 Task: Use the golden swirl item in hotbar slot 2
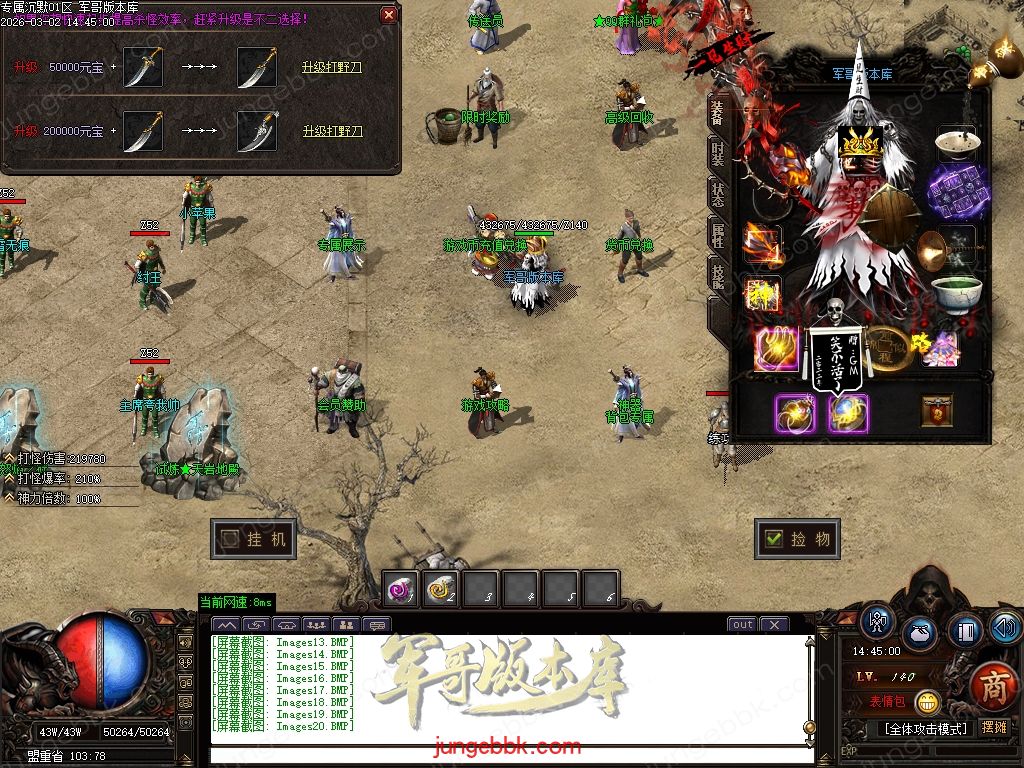(440, 591)
